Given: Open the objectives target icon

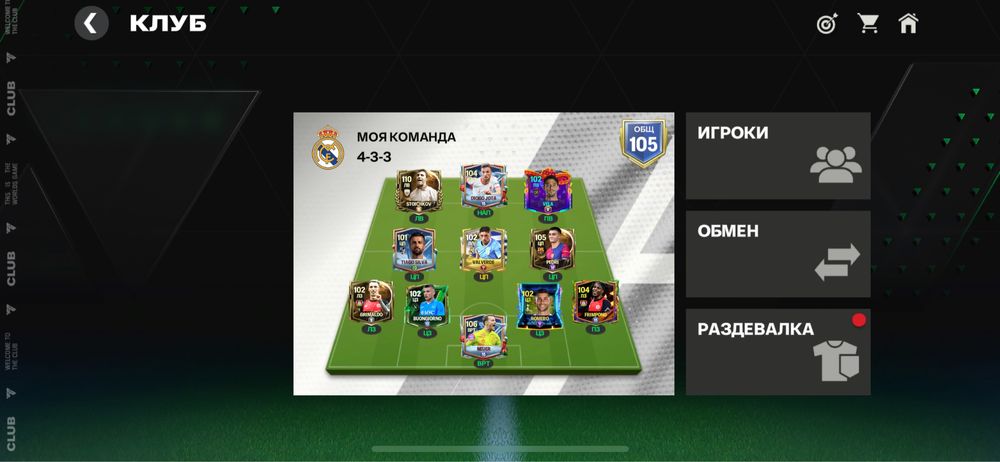Looking at the screenshot, I should (827, 23).
